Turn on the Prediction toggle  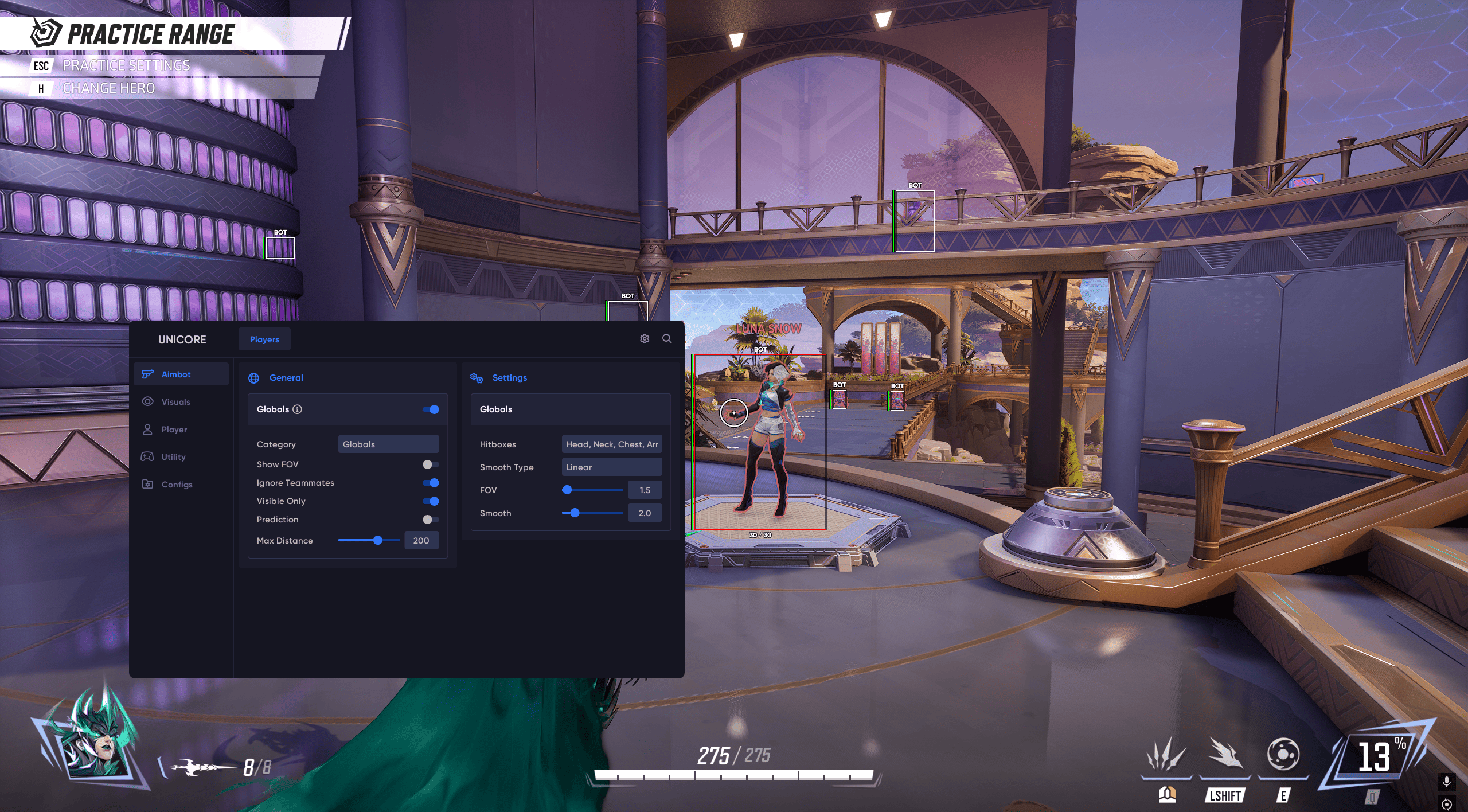pyautogui.click(x=431, y=520)
